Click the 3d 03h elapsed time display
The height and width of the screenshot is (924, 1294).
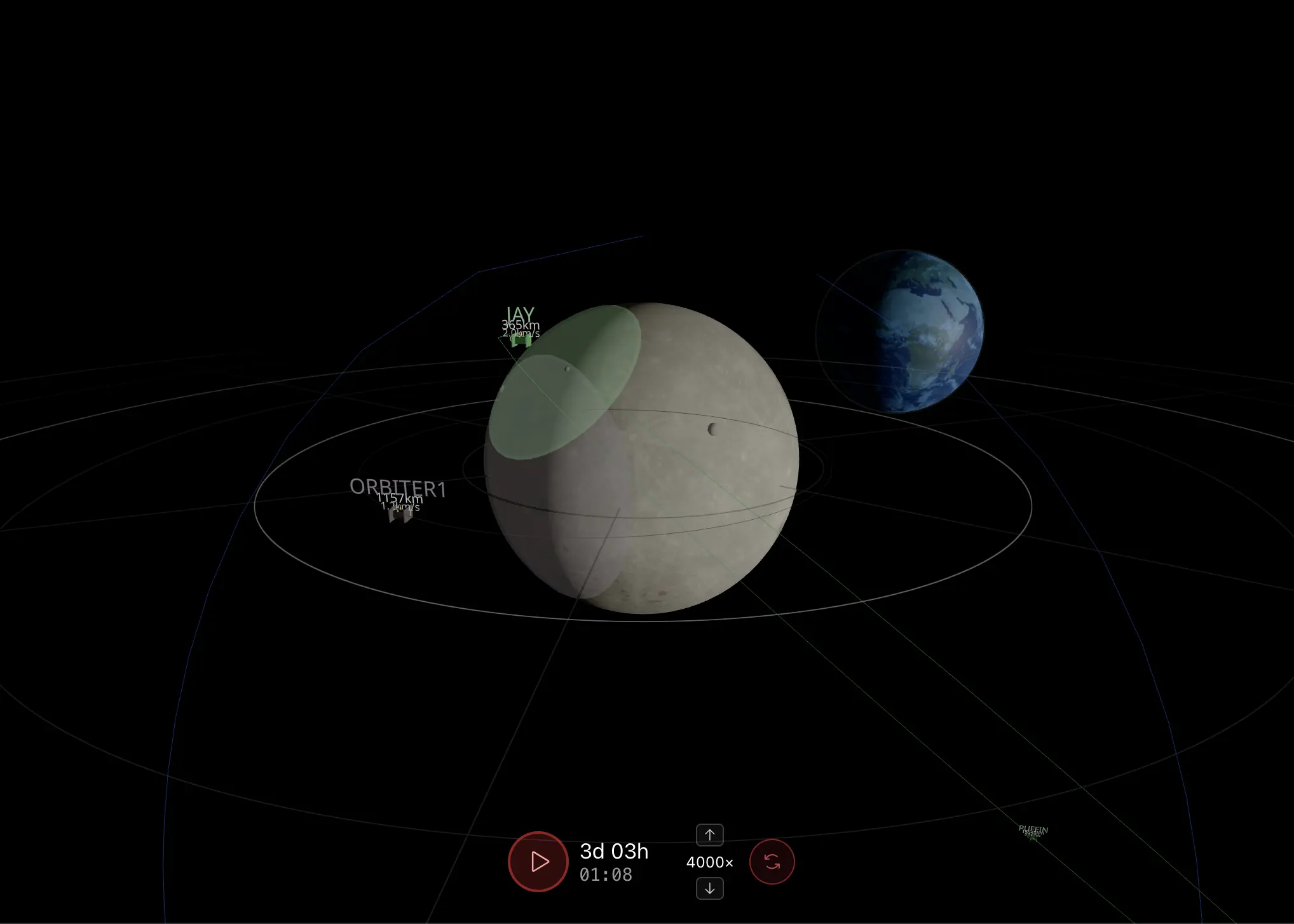[614, 852]
